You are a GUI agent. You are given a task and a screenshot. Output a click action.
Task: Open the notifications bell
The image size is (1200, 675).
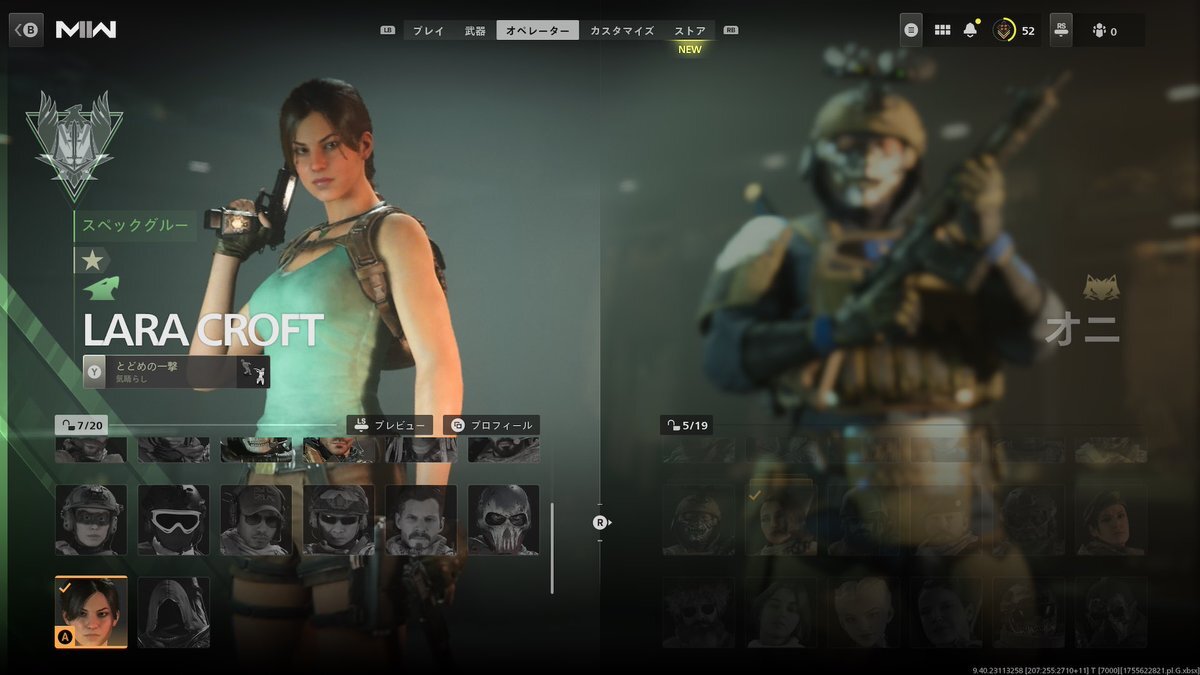pos(970,30)
